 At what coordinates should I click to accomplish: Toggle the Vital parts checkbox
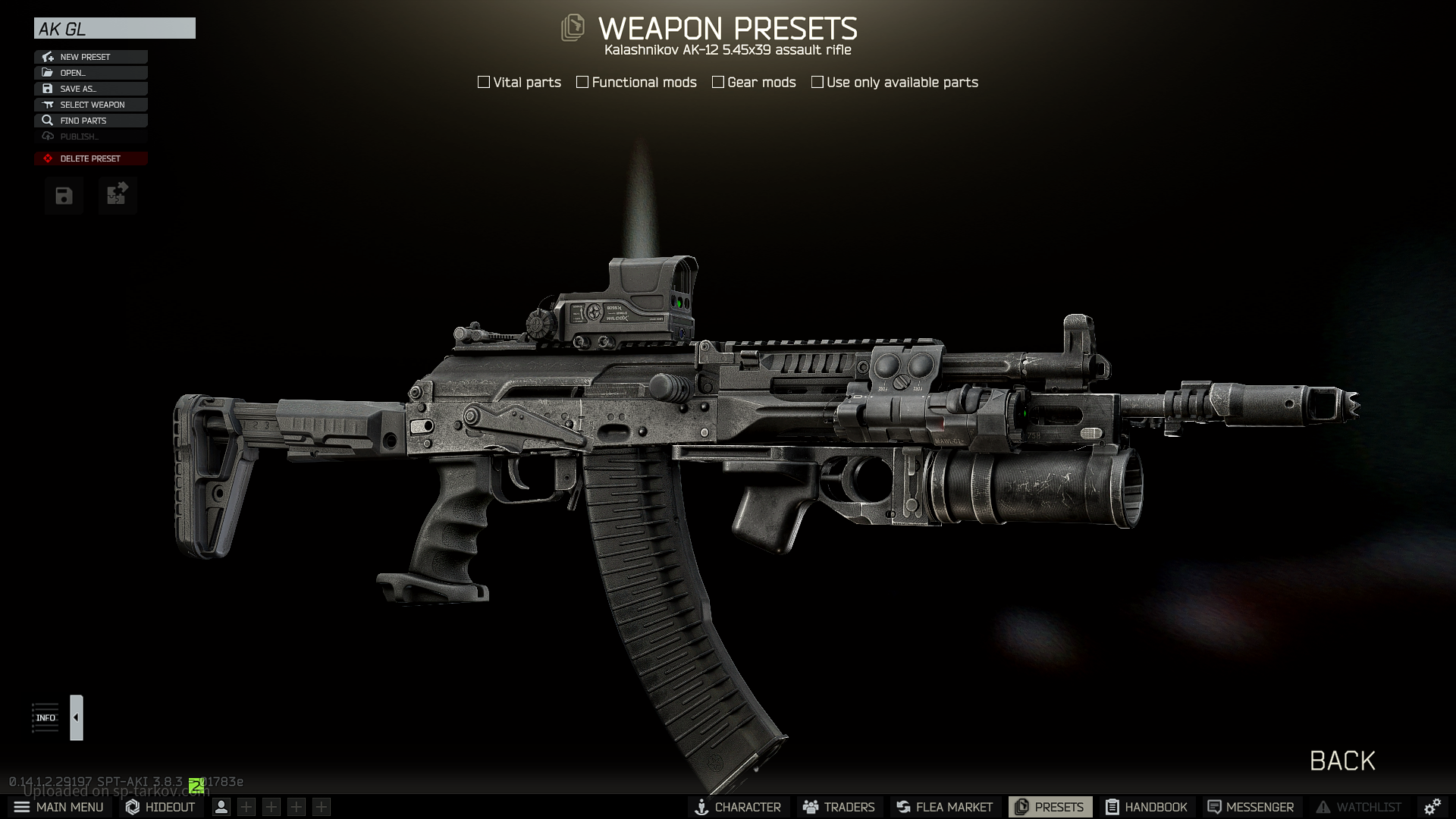(x=484, y=82)
